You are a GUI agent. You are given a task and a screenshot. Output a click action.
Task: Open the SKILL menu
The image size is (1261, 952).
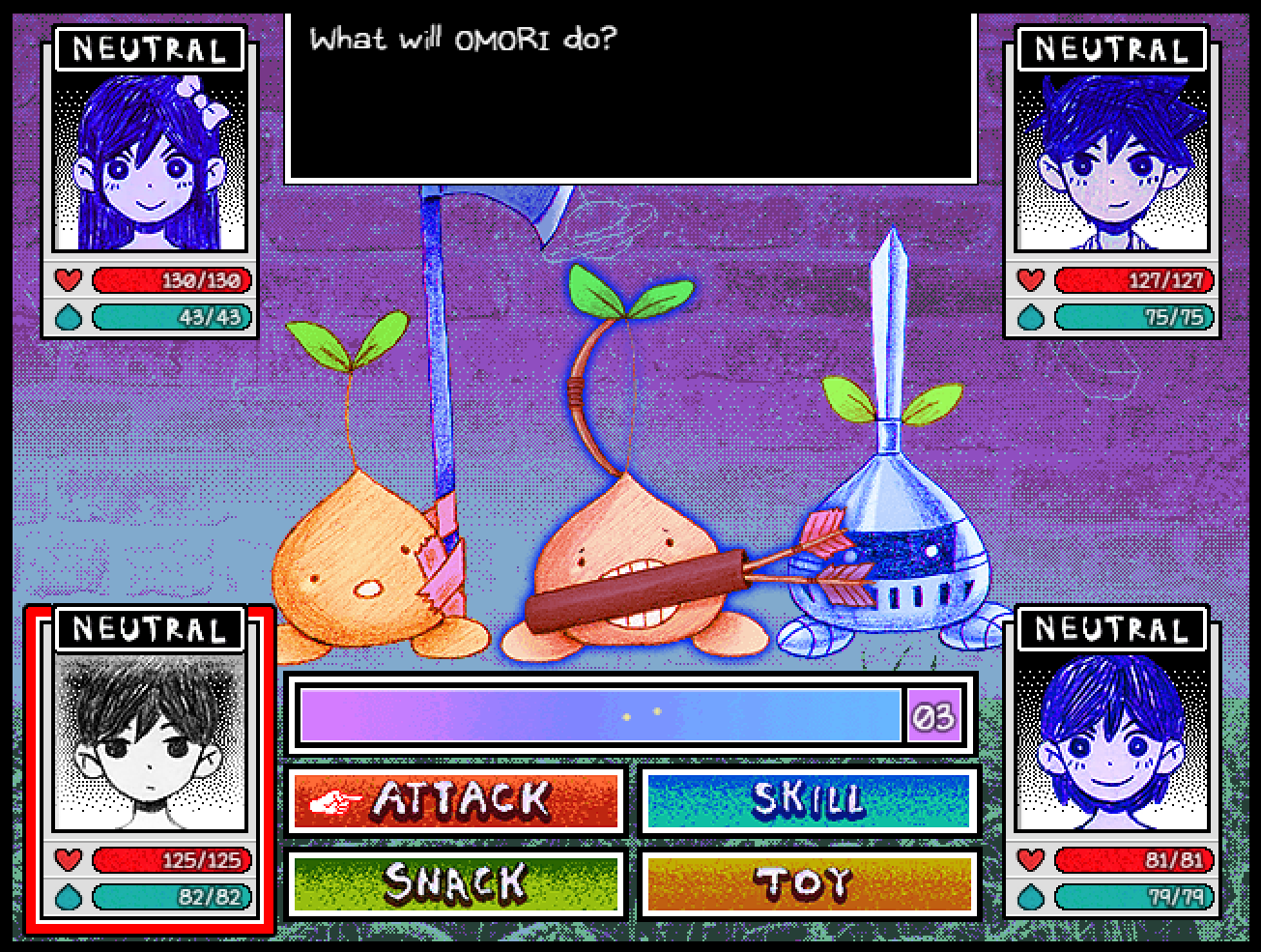pos(808,801)
